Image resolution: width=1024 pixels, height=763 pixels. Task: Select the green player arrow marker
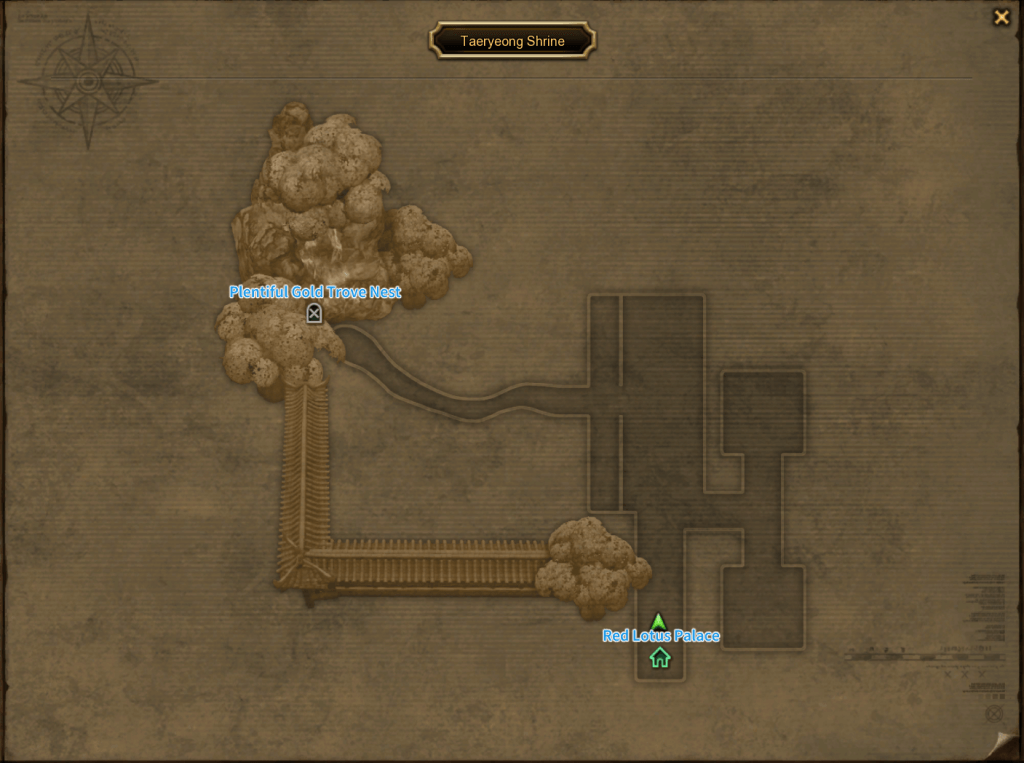pyautogui.click(x=658, y=621)
